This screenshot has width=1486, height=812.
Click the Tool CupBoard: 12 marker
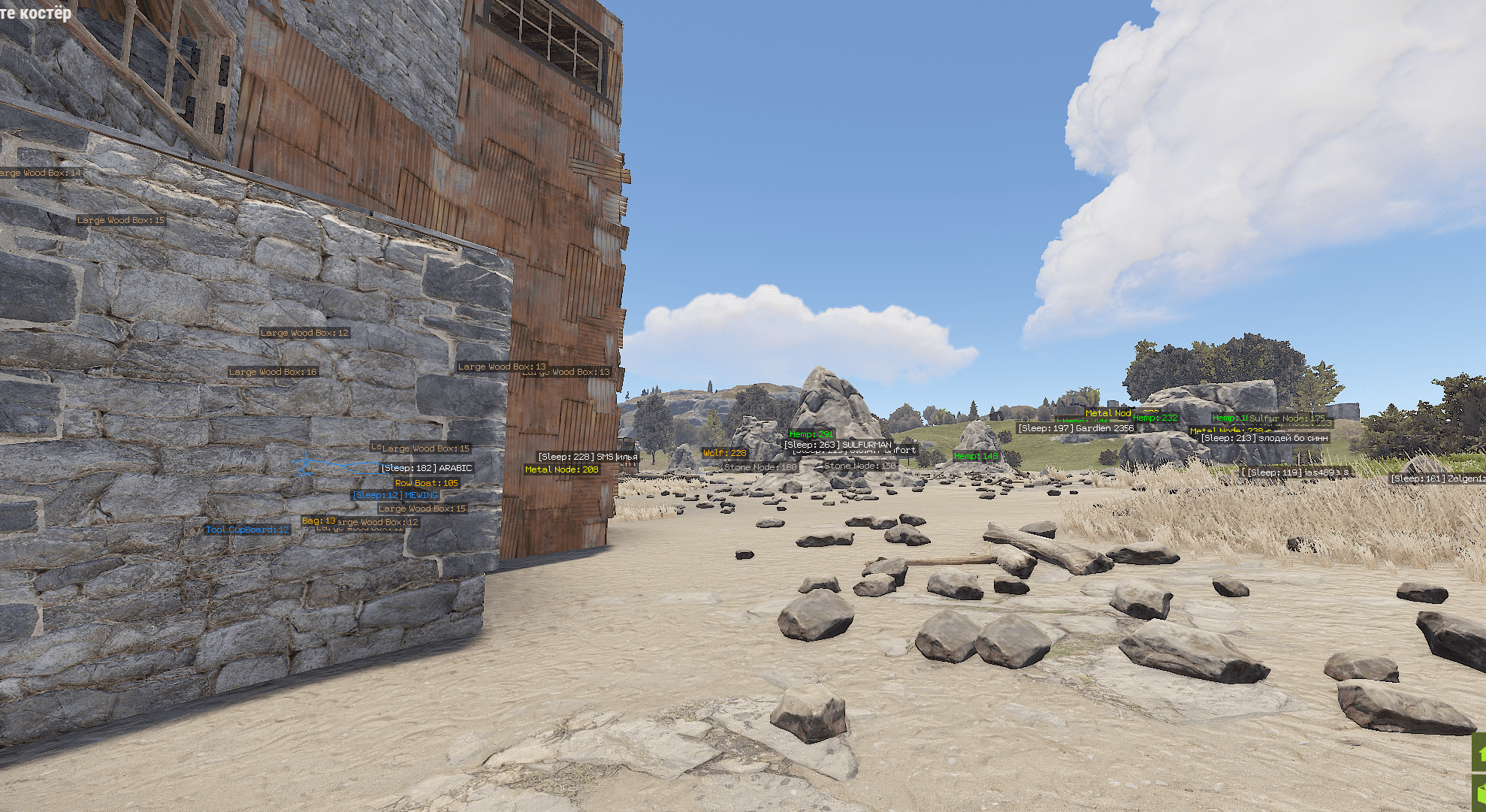pyautogui.click(x=248, y=529)
